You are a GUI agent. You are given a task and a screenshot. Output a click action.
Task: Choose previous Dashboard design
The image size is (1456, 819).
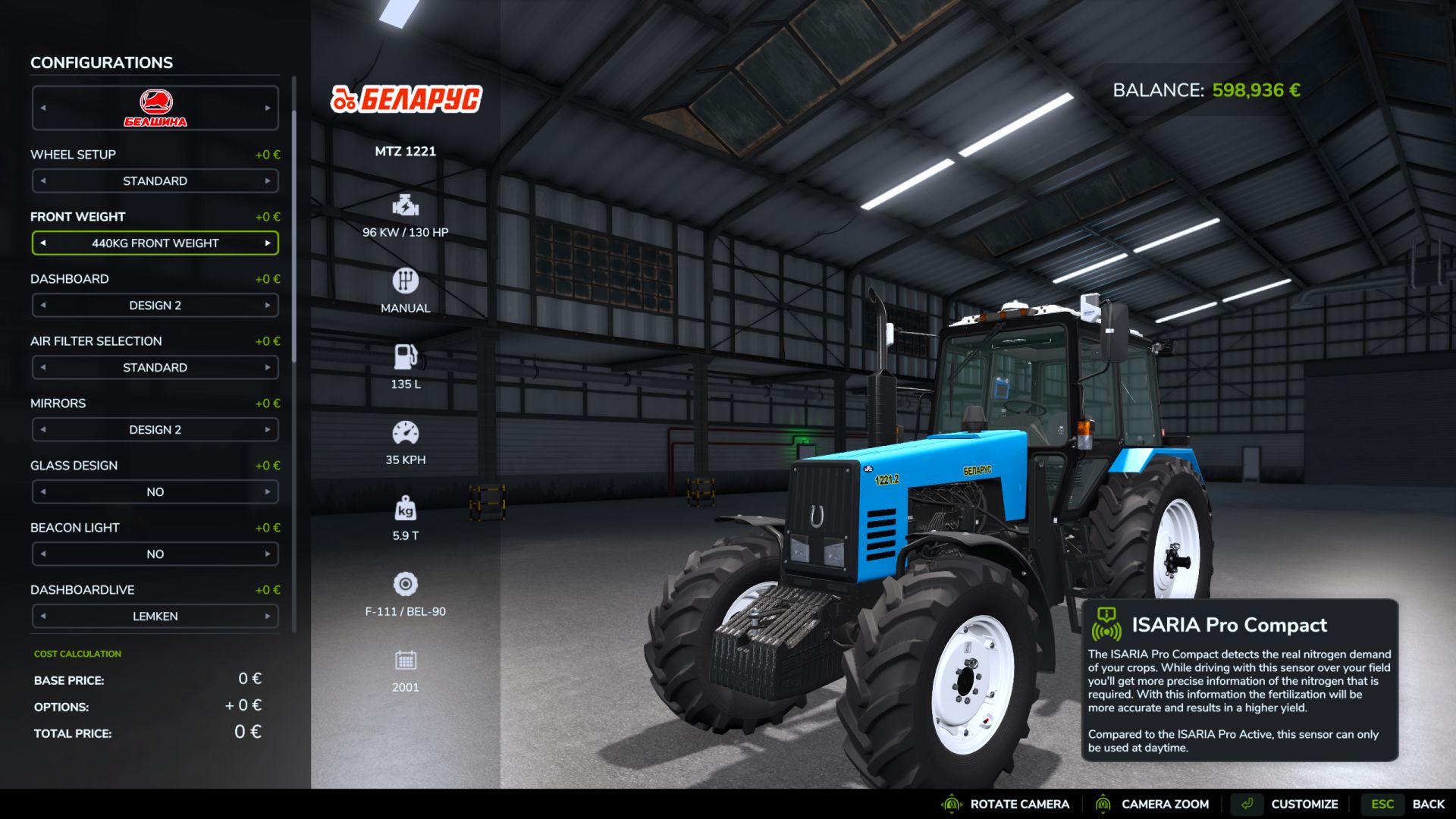tap(43, 306)
